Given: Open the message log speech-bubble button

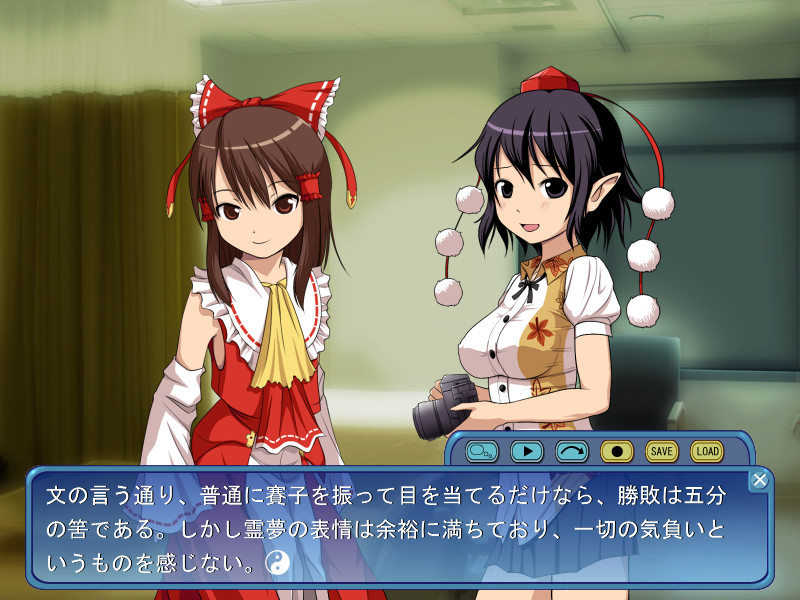Looking at the screenshot, I should 482,451.
